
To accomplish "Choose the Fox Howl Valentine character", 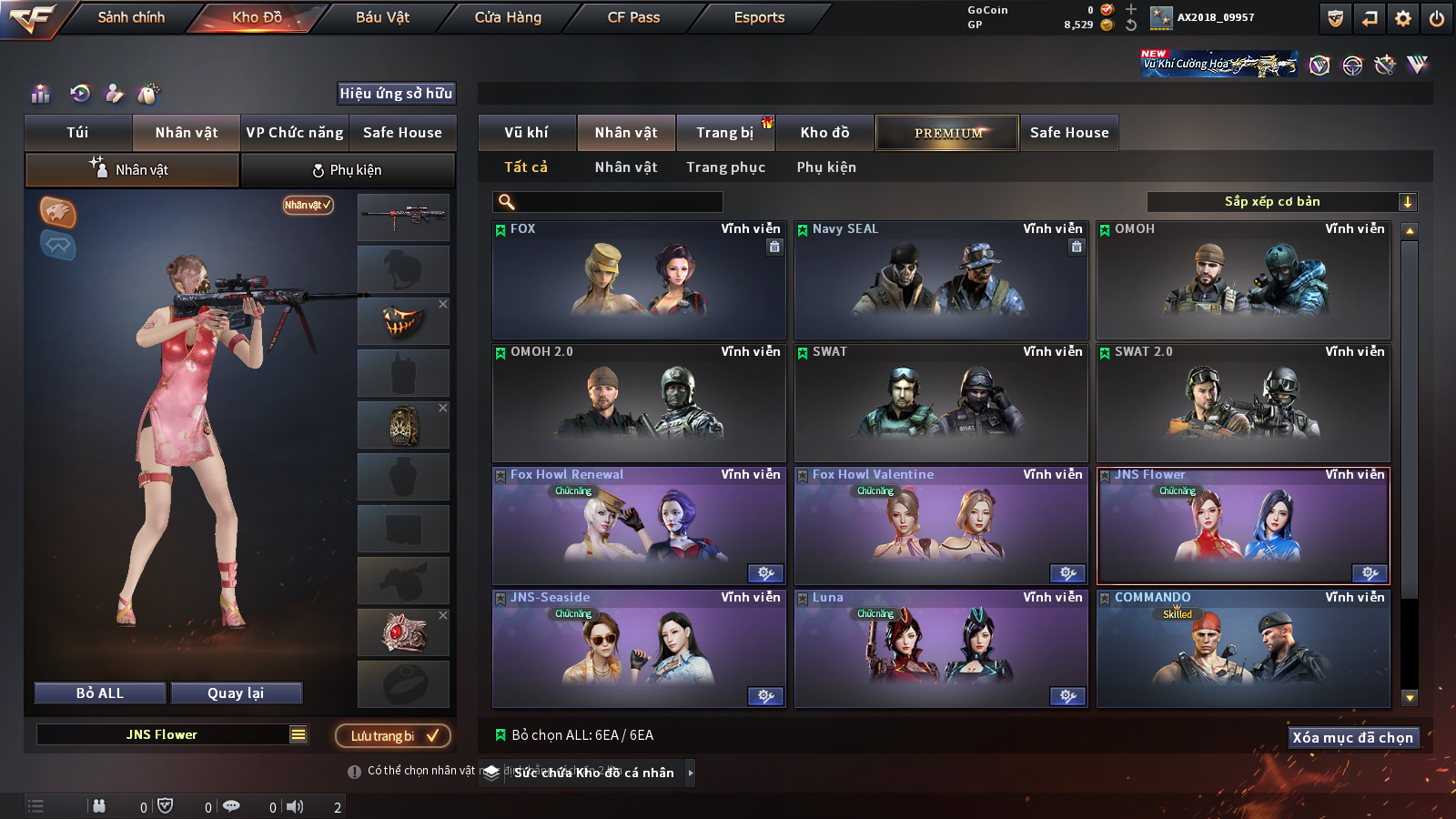I will [941, 526].
